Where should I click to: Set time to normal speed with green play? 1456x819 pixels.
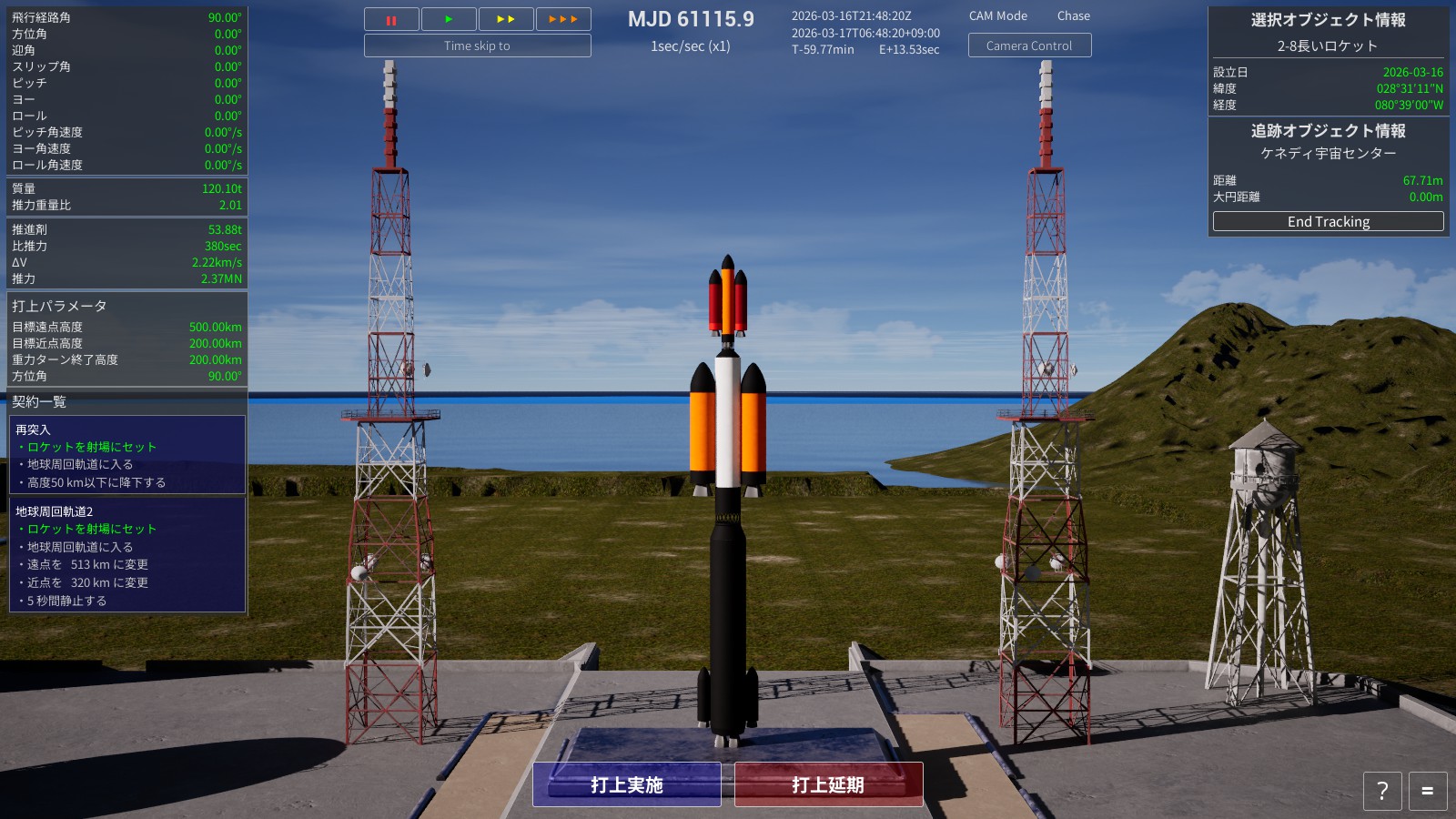pyautogui.click(x=449, y=19)
